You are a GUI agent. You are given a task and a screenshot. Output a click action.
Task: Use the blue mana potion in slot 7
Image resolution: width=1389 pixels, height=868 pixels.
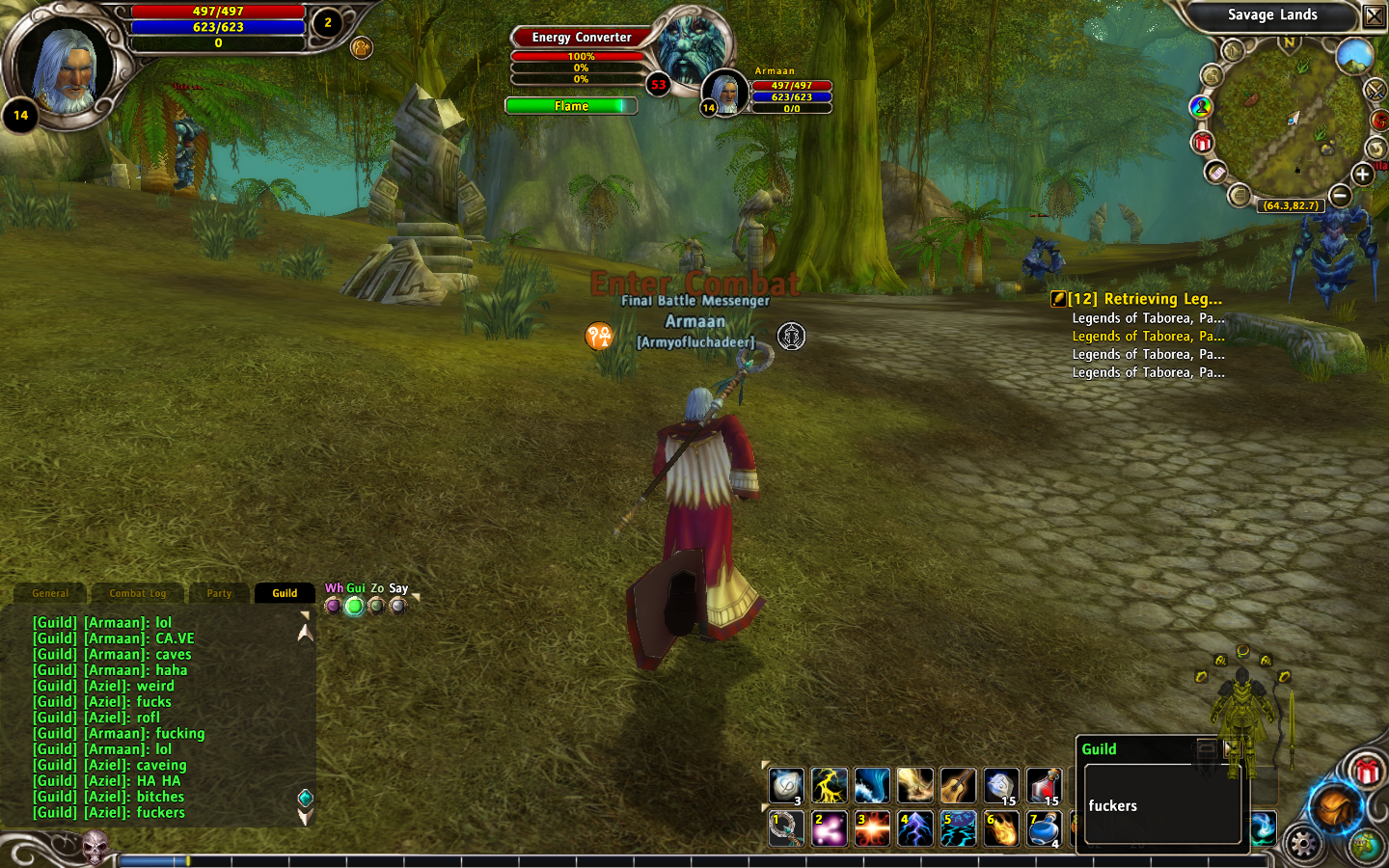pos(1044,828)
